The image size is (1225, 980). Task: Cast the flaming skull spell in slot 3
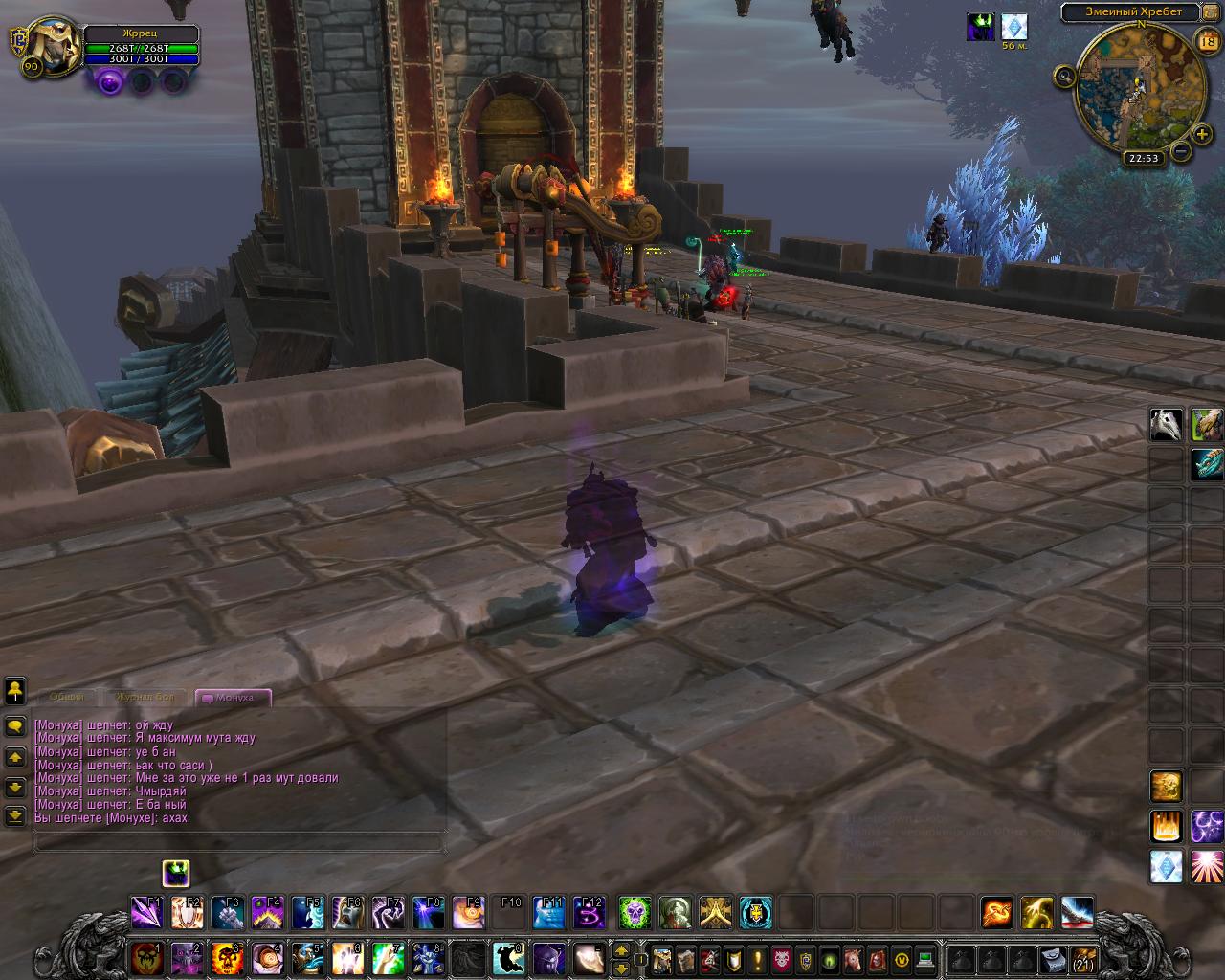tap(227, 957)
